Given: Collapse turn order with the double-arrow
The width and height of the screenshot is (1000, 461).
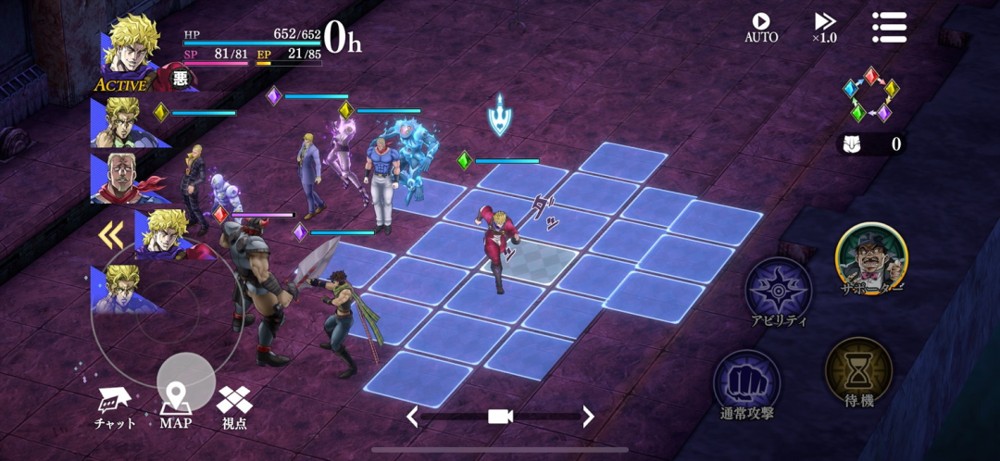Looking at the screenshot, I should (111, 235).
